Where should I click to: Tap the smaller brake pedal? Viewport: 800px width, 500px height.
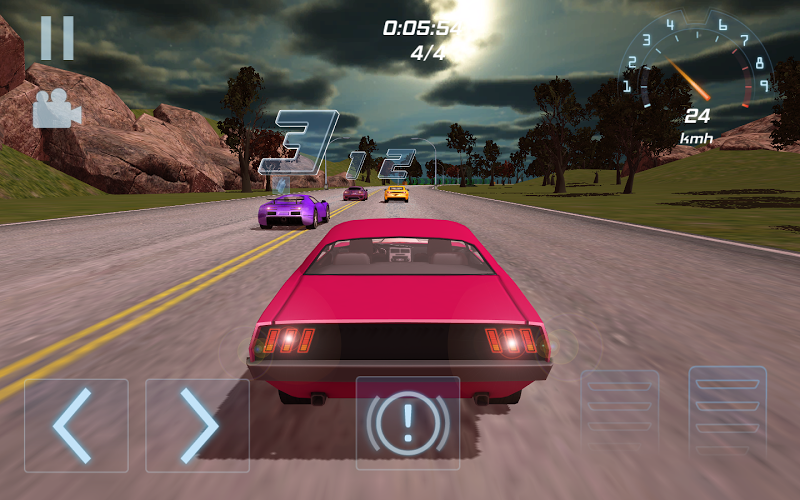[x=620, y=412]
